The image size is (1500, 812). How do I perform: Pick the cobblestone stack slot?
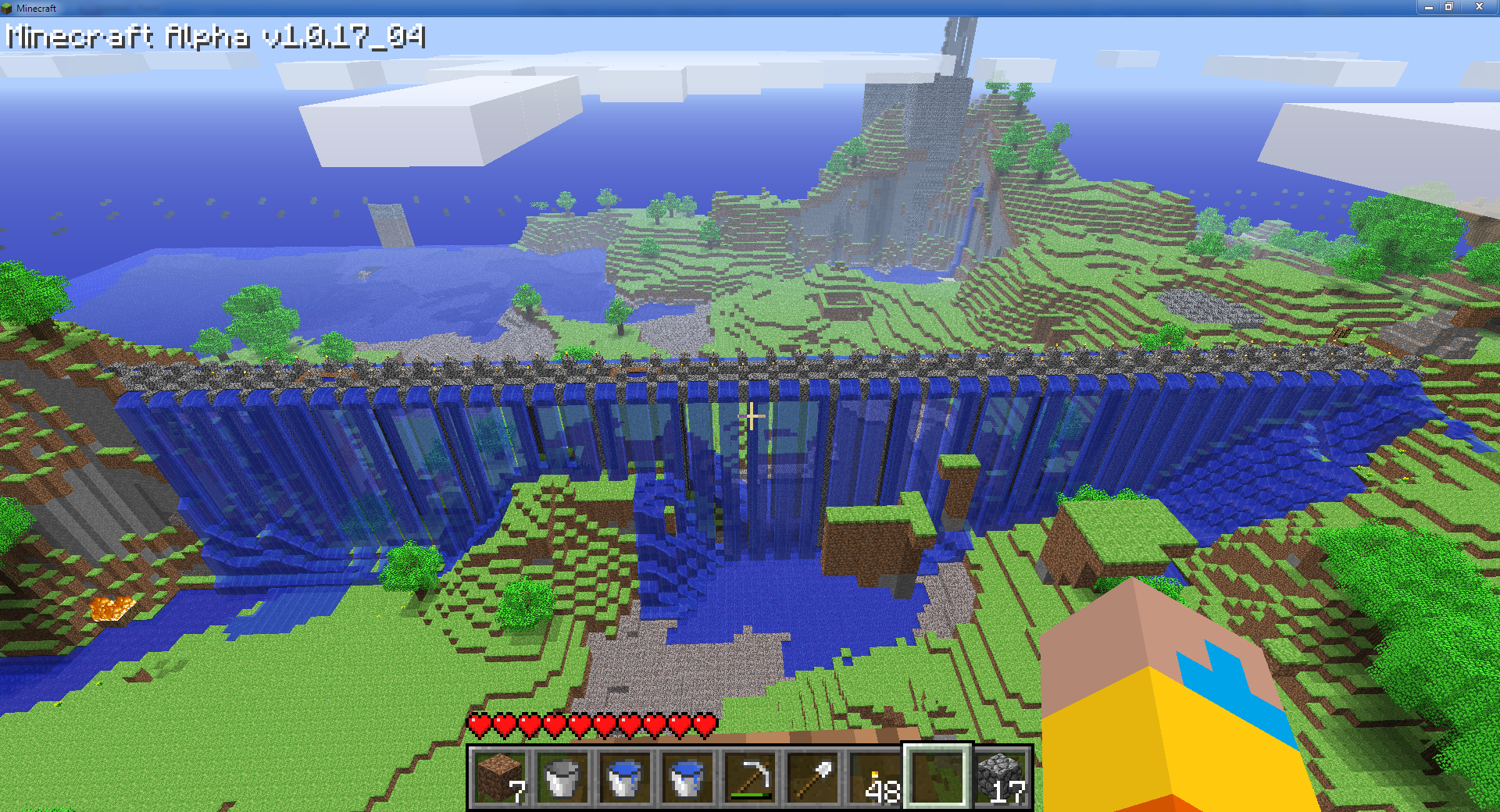pos(1001,778)
